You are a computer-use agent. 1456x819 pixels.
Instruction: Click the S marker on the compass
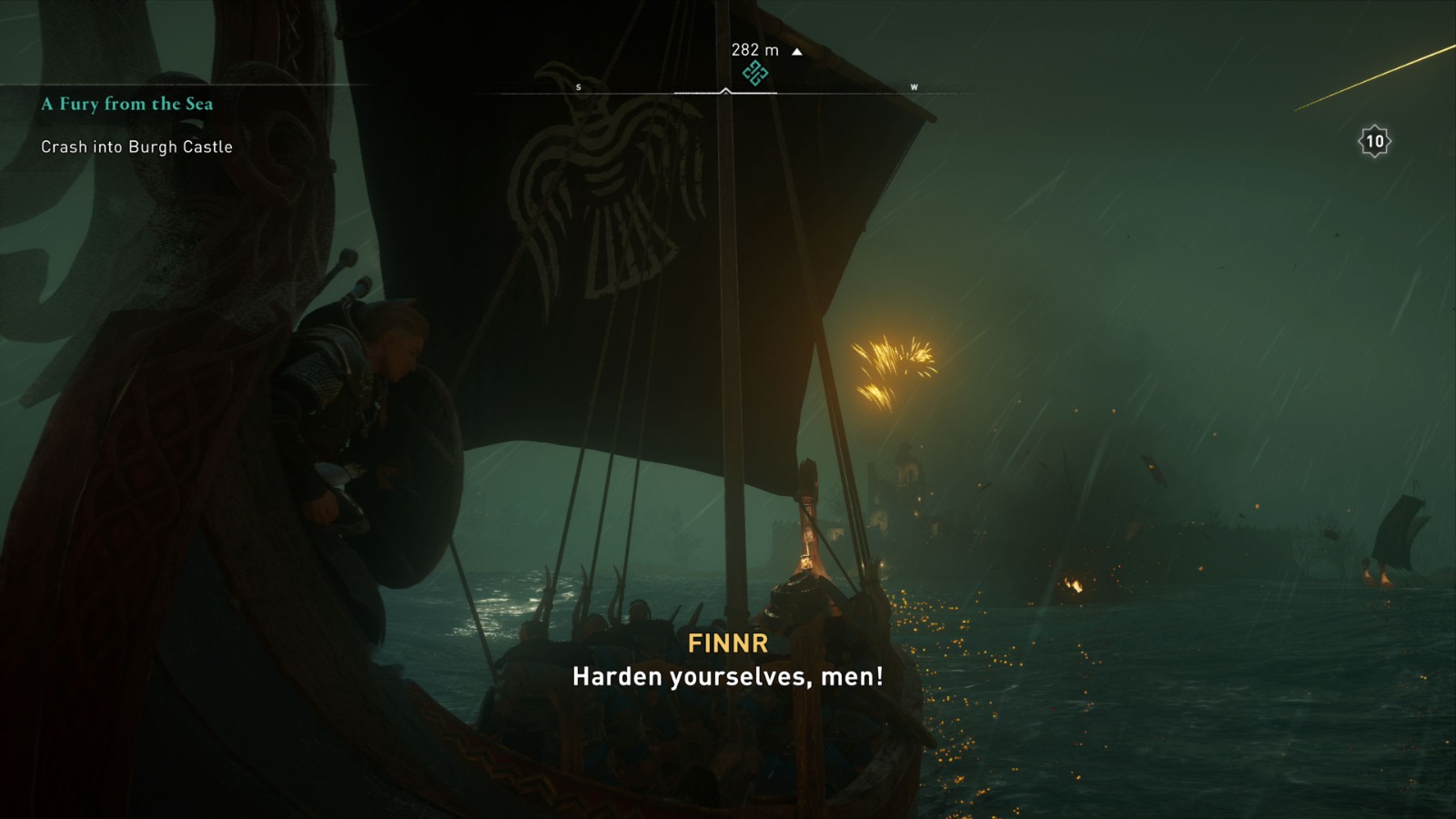578,87
